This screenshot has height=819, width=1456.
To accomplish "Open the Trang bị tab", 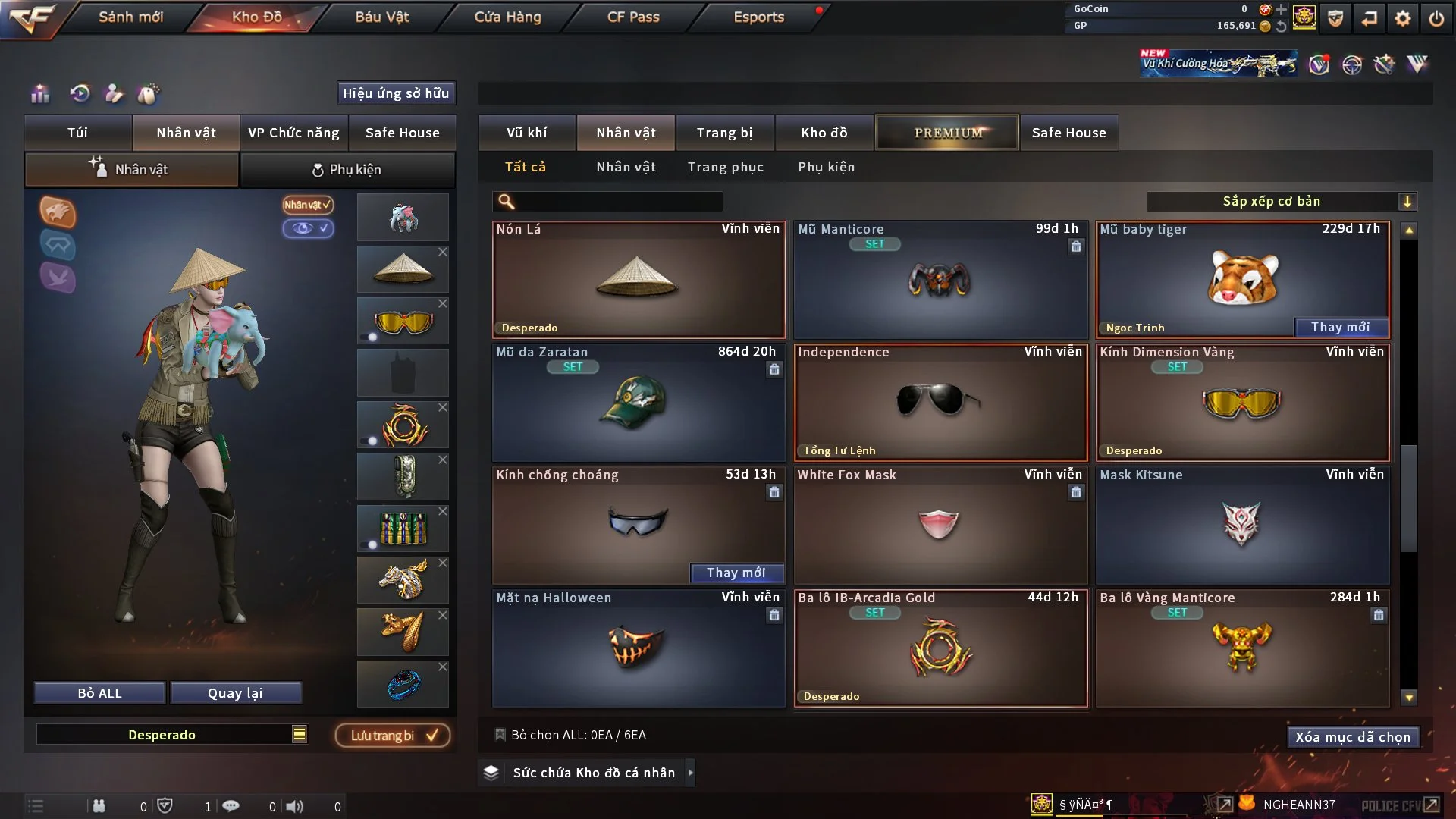I will (x=724, y=133).
